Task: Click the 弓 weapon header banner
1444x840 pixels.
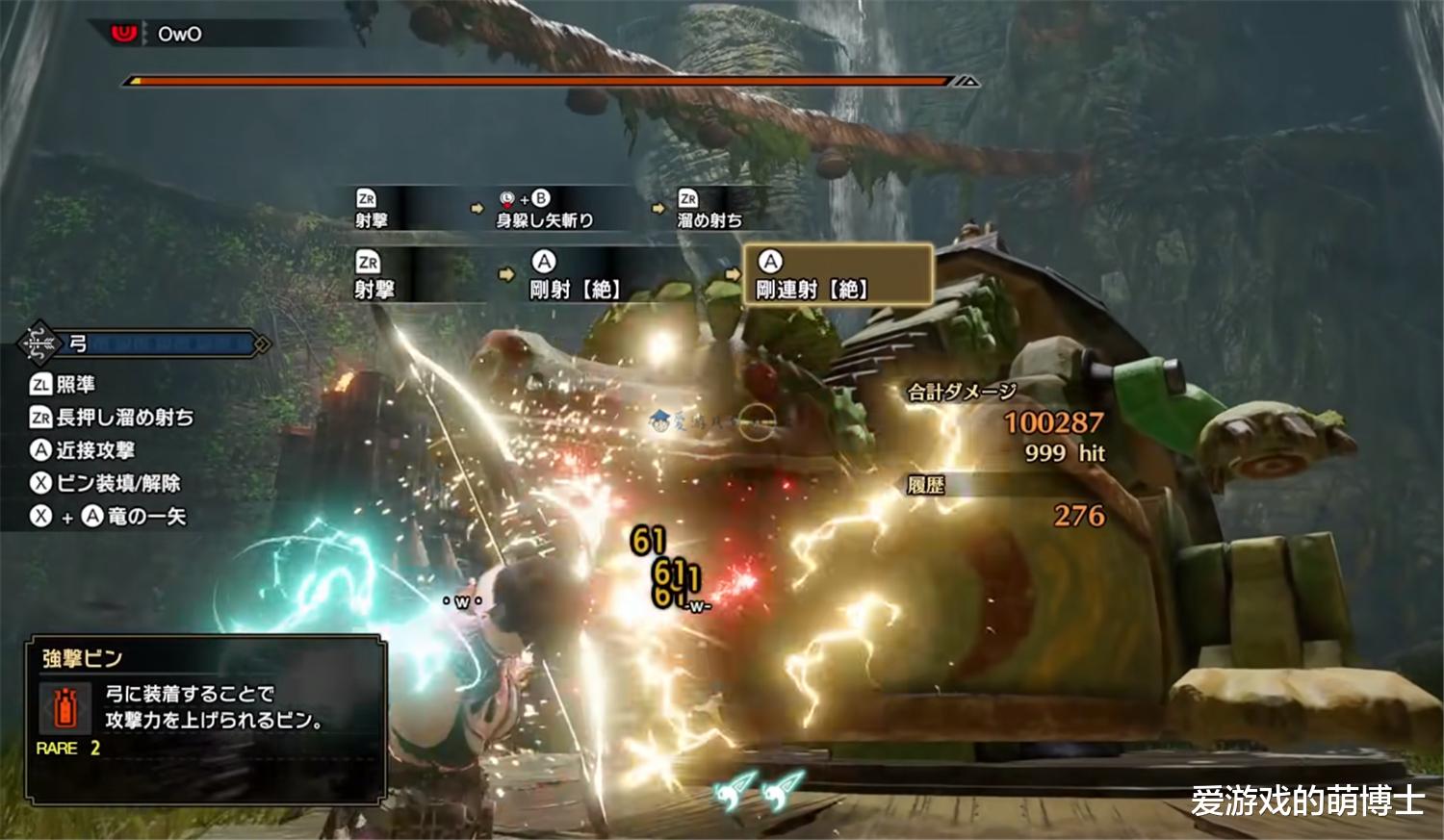Action: pos(144,344)
